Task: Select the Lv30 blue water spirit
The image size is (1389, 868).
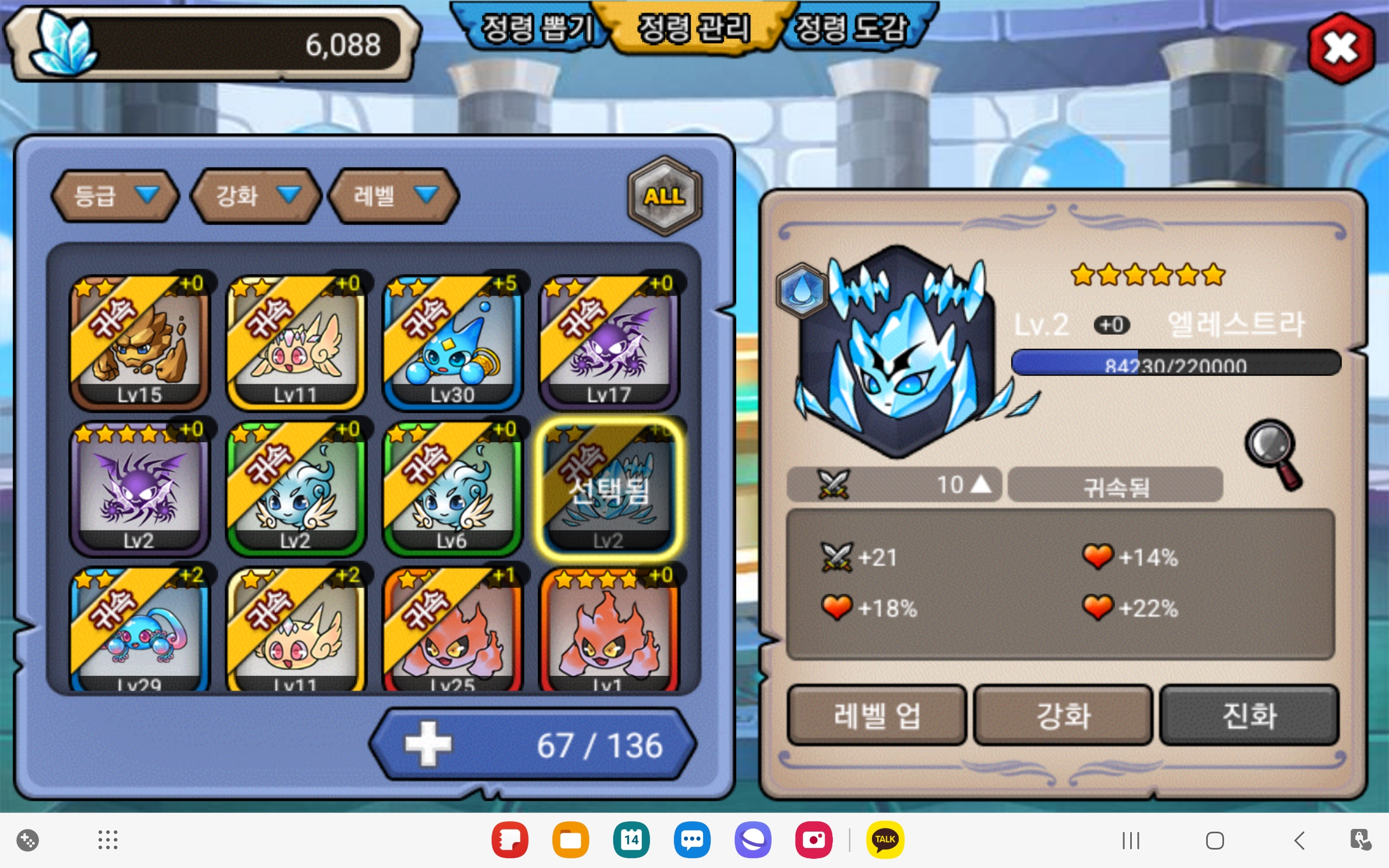Action: coord(453,342)
